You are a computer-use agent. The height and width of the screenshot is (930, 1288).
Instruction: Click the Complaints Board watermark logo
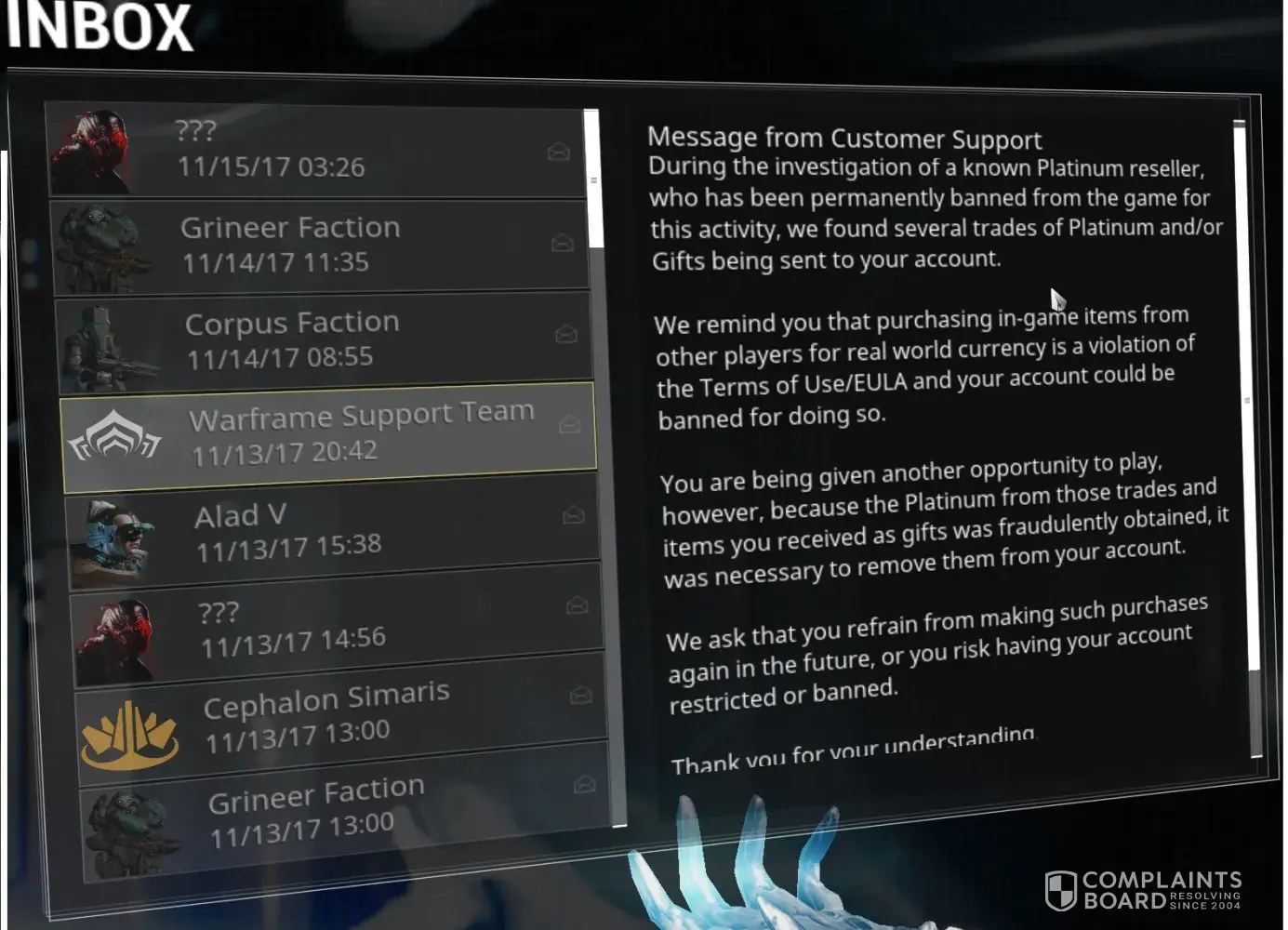point(1143,890)
